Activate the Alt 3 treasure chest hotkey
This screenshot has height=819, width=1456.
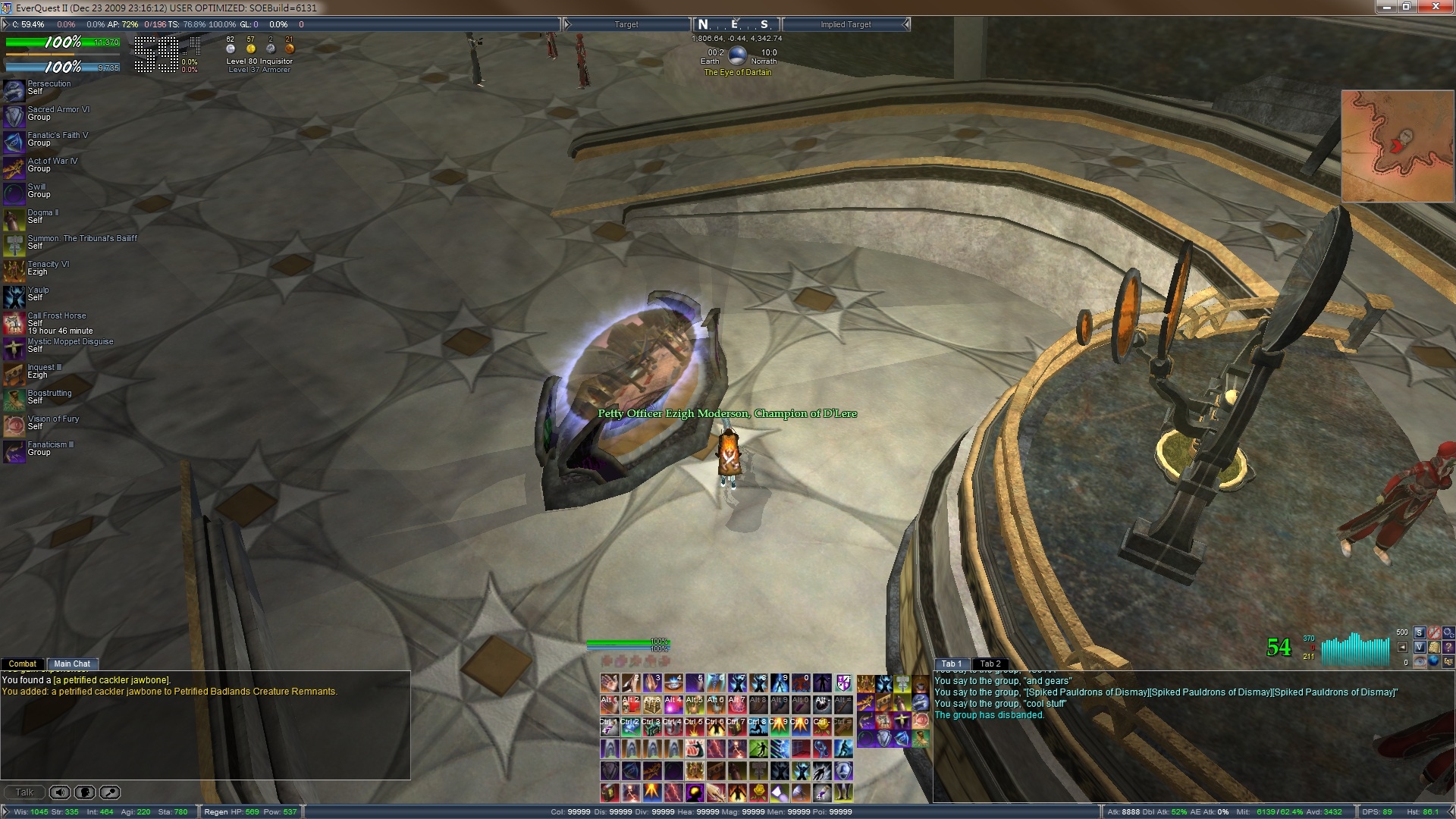tap(652, 705)
